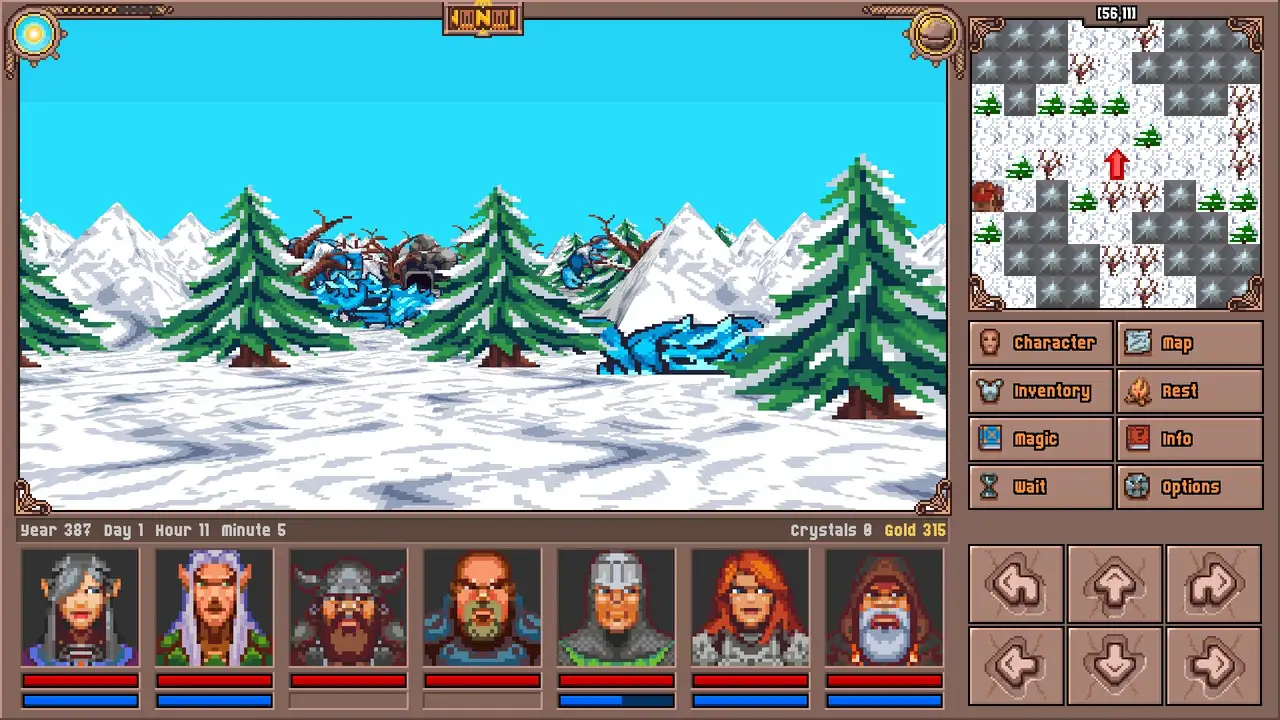Select the Rest button

click(1189, 391)
